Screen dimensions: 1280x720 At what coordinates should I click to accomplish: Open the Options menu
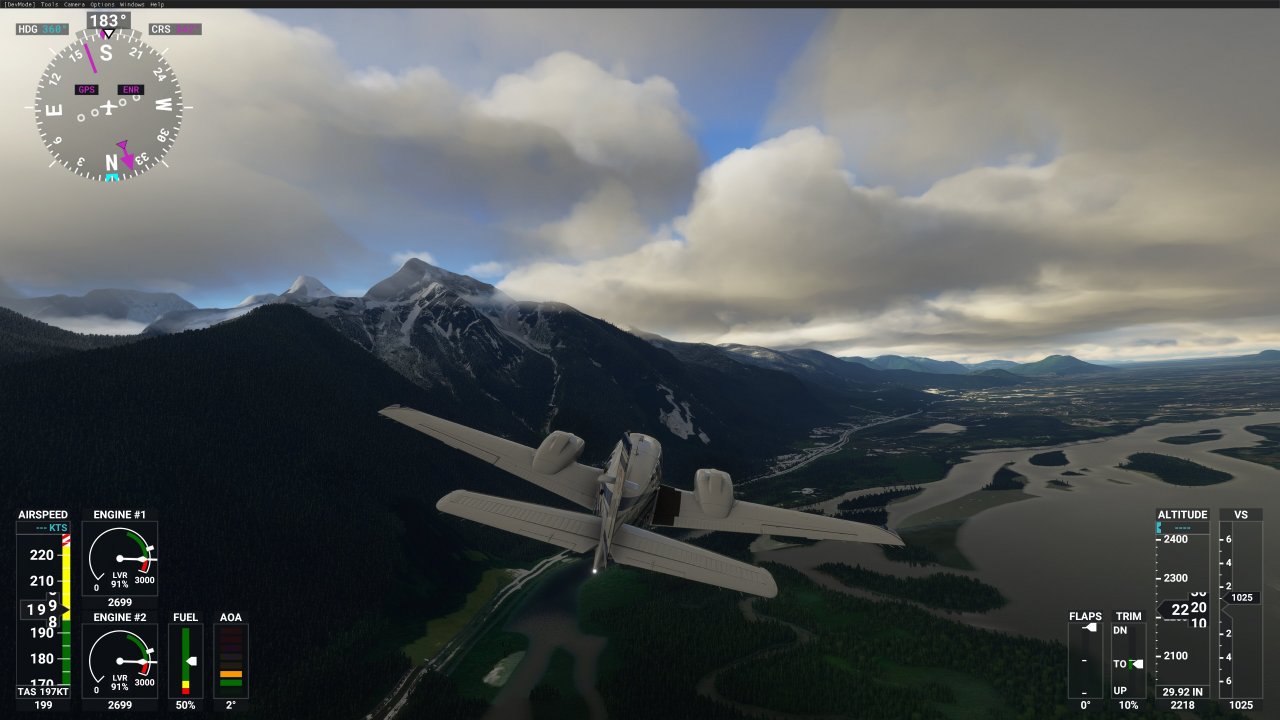tap(103, 4)
